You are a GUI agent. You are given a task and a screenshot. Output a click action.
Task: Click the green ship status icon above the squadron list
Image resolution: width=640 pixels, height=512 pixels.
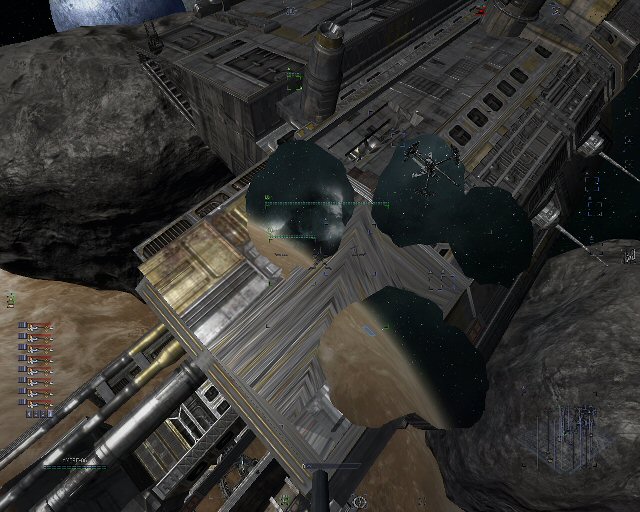tap(11, 298)
